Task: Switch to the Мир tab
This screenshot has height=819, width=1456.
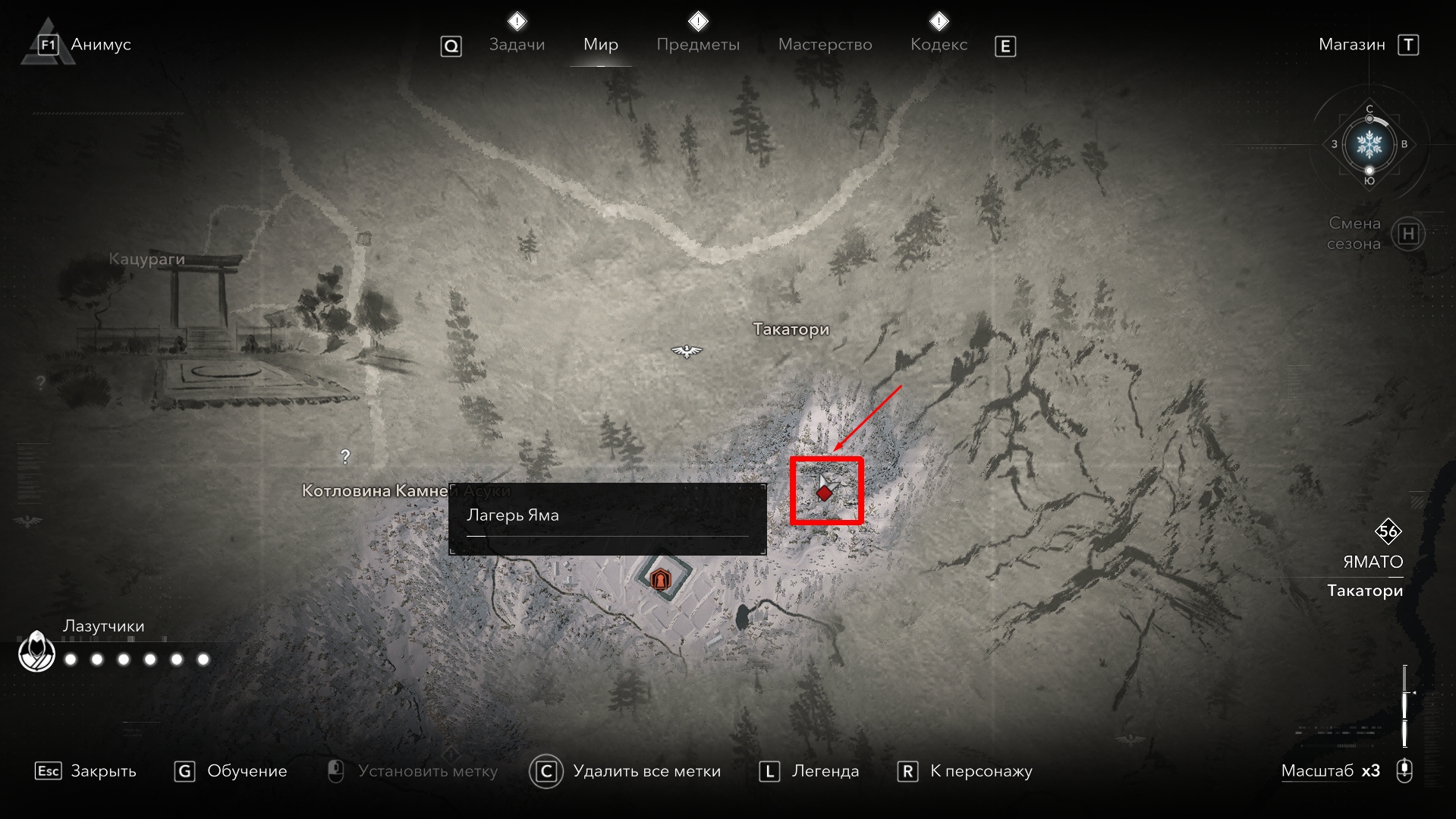Action: point(600,45)
